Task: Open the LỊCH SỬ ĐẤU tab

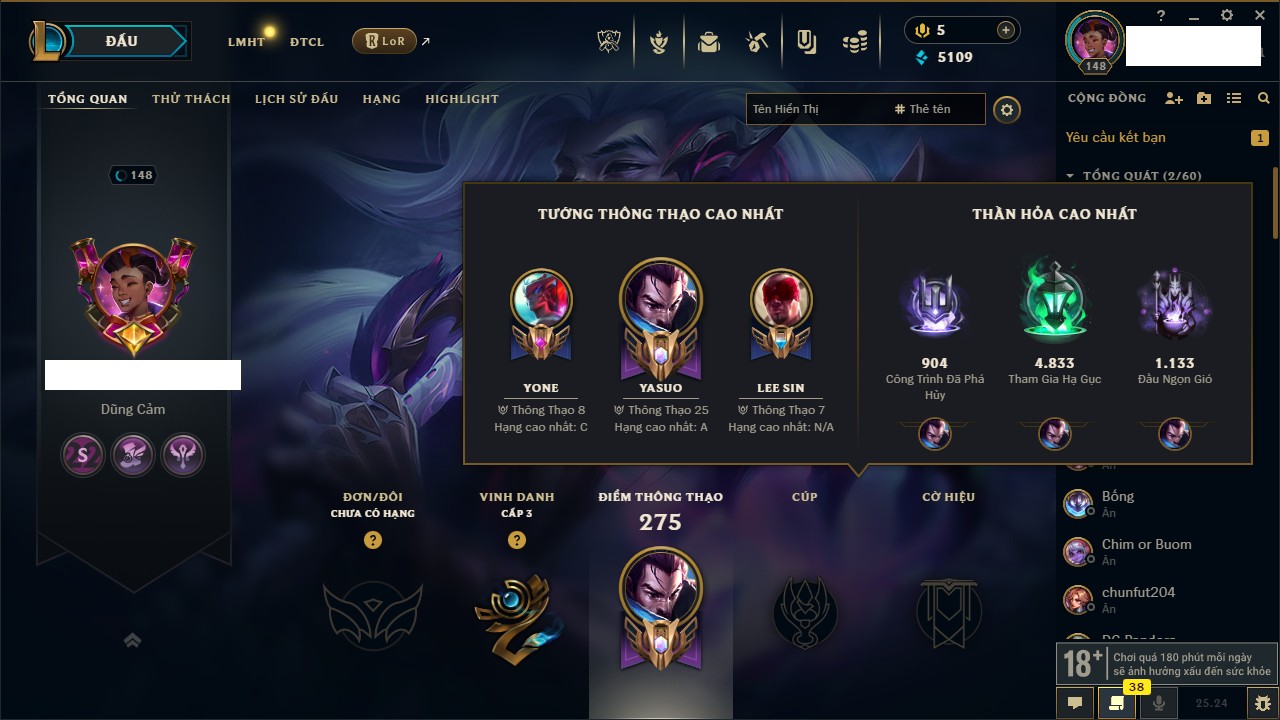Action: tap(296, 99)
